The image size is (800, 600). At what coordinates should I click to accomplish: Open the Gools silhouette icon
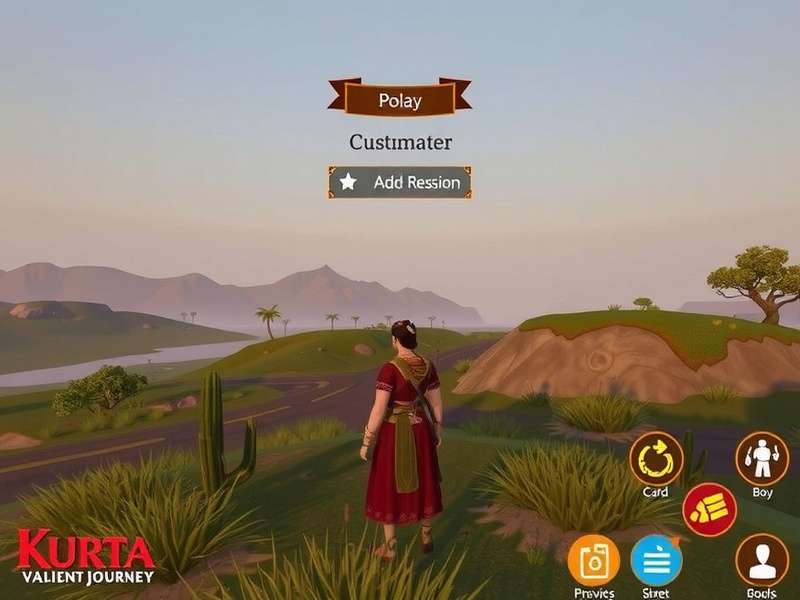click(762, 560)
